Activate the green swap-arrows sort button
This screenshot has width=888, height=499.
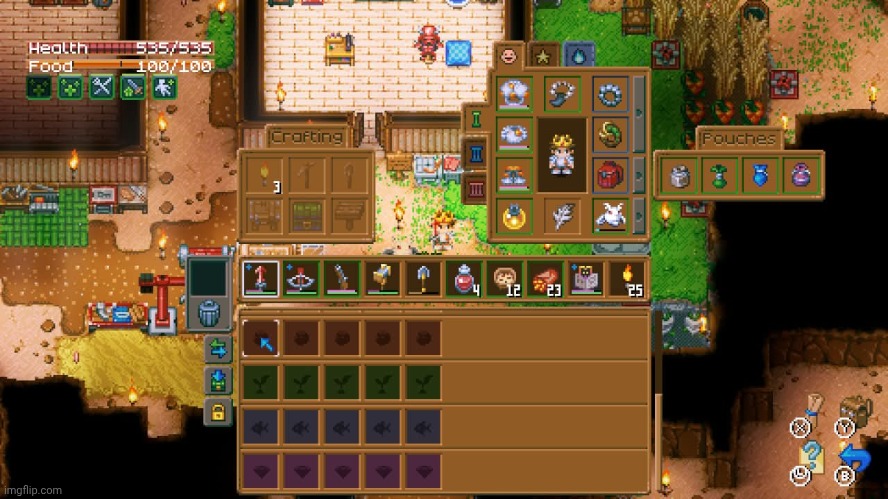pyautogui.click(x=217, y=349)
